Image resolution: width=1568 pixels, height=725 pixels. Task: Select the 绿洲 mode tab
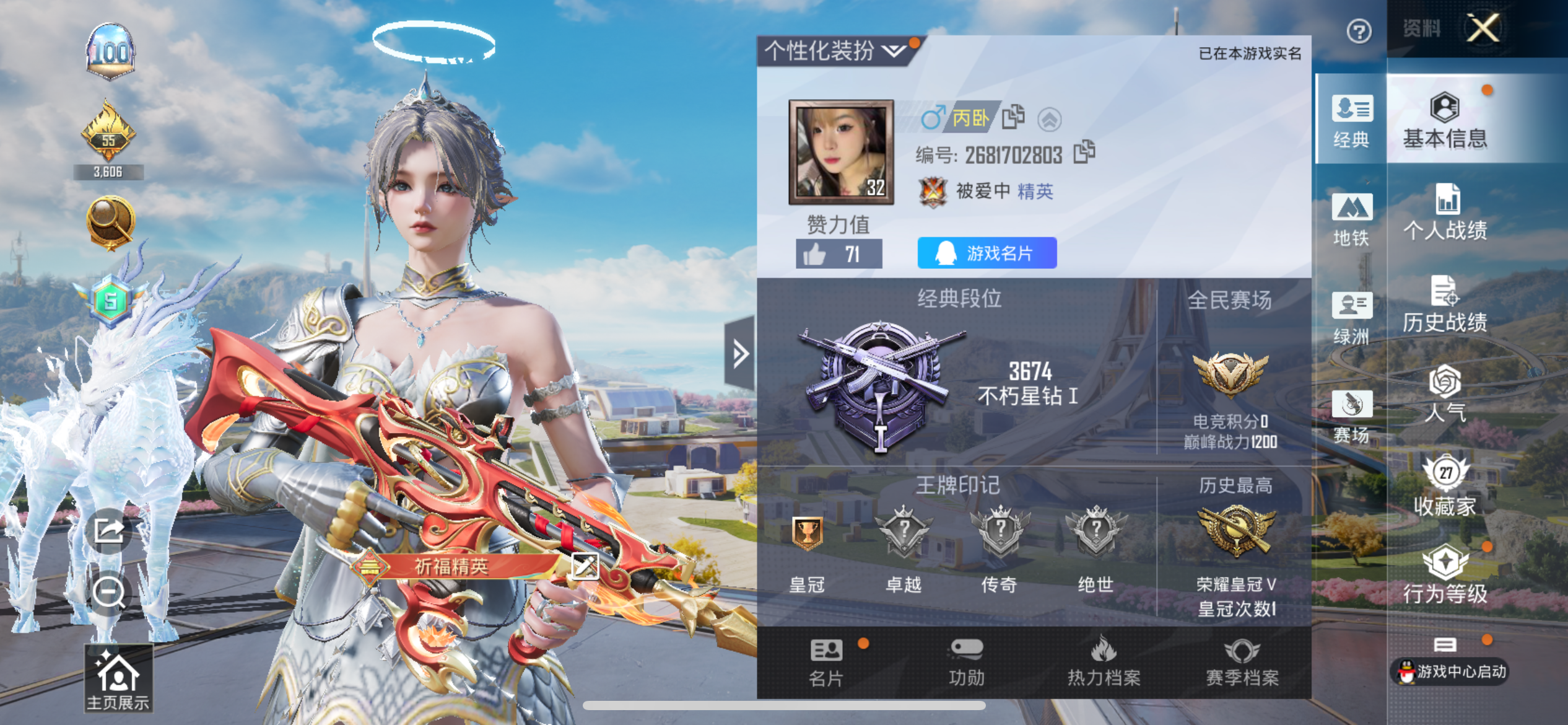[1351, 318]
